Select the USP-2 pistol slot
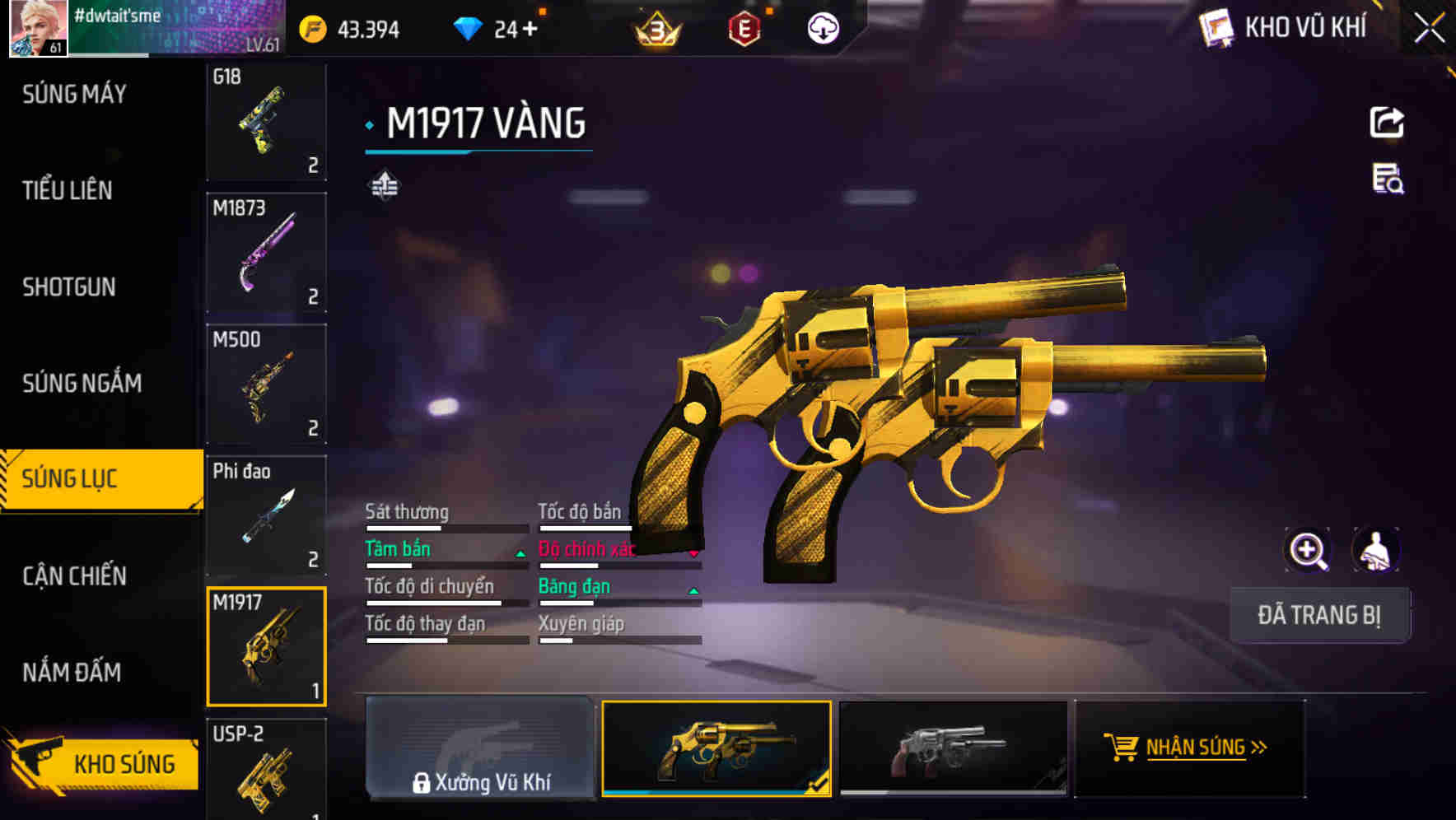1456x820 pixels. tap(266, 770)
